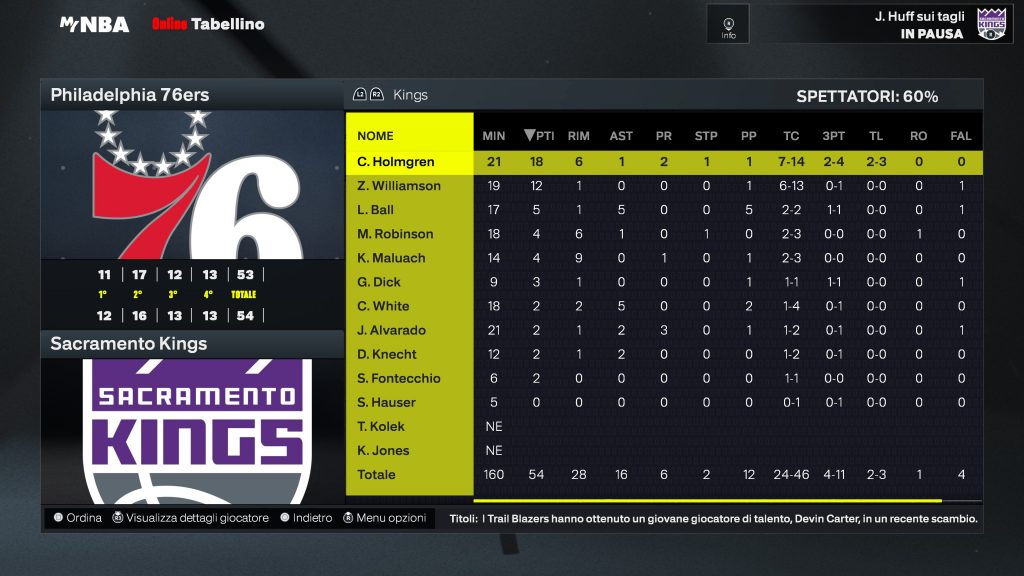Viewport: 1024px width, 576px height.
Task: Select the Sacramento Kings team panel
Action: (191, 344)
